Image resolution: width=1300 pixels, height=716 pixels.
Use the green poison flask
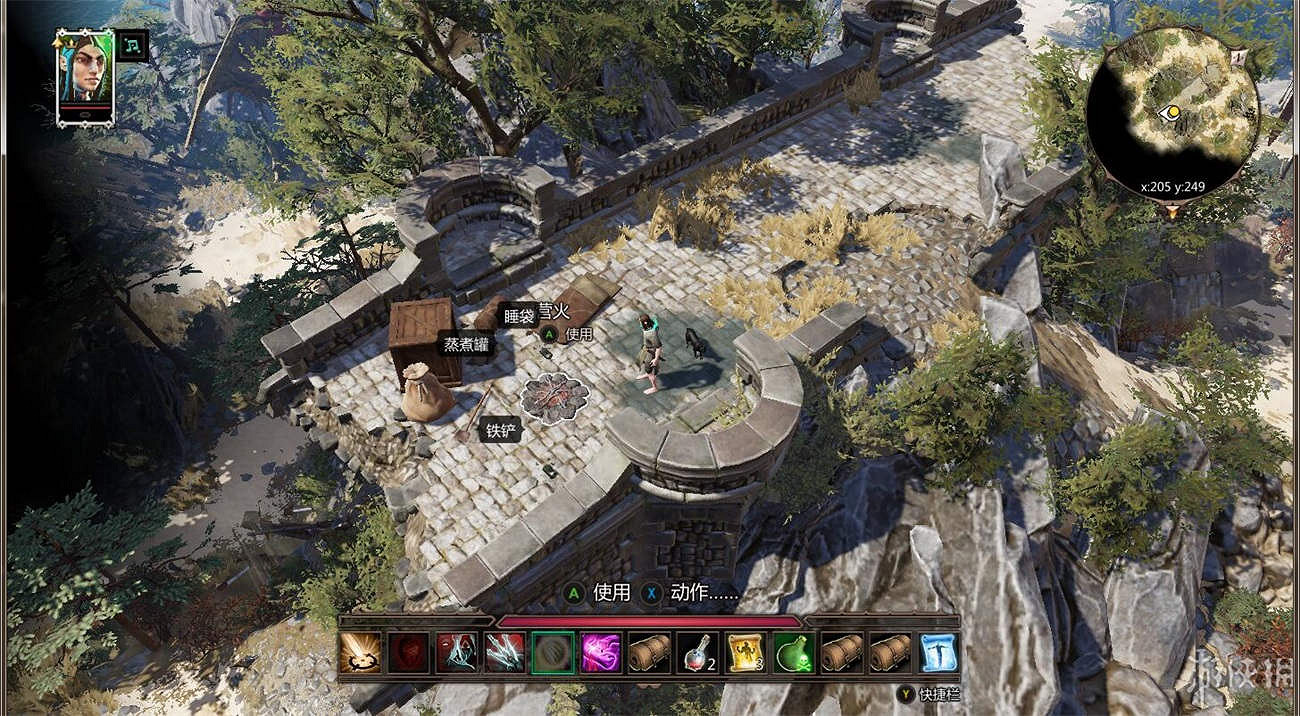point(793,652)
